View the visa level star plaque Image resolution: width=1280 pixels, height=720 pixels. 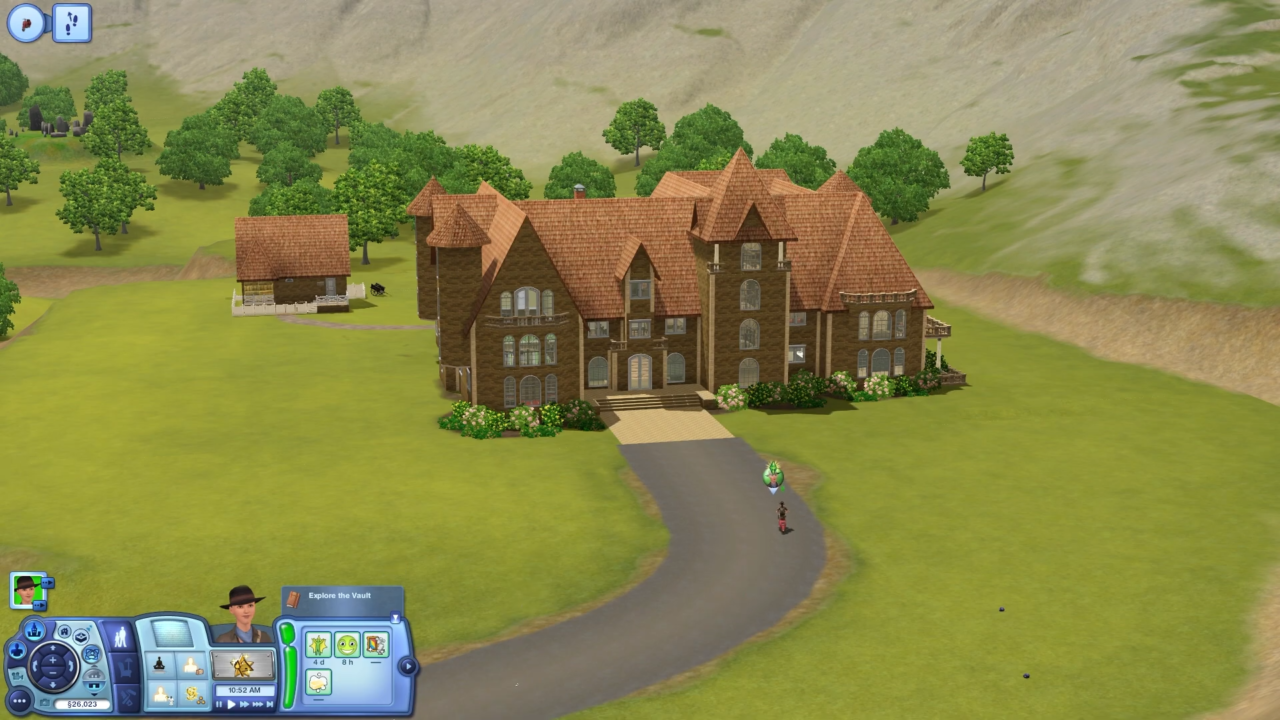tap(244, 666)
